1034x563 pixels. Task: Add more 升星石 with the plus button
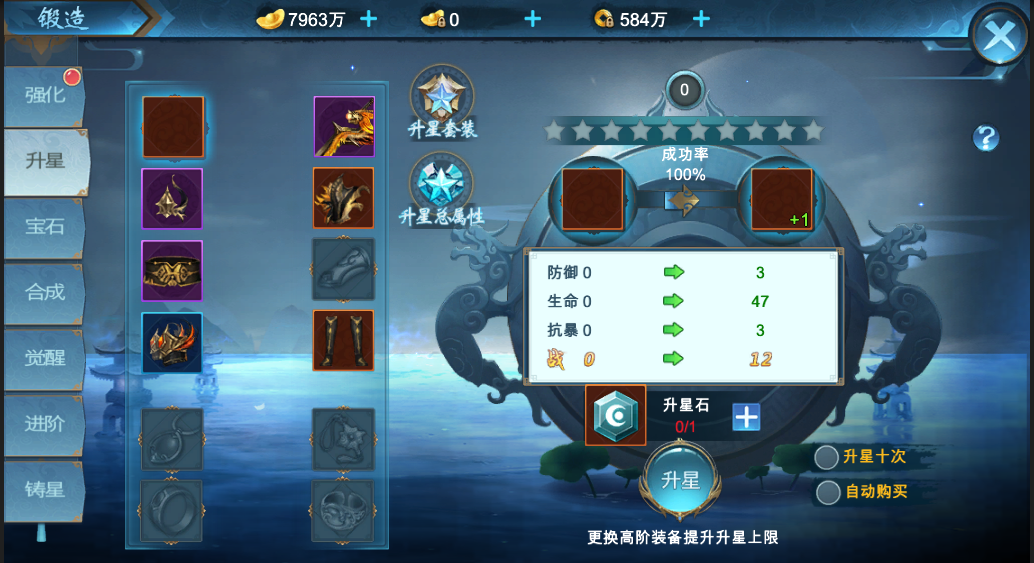click(x=746, y=417)
